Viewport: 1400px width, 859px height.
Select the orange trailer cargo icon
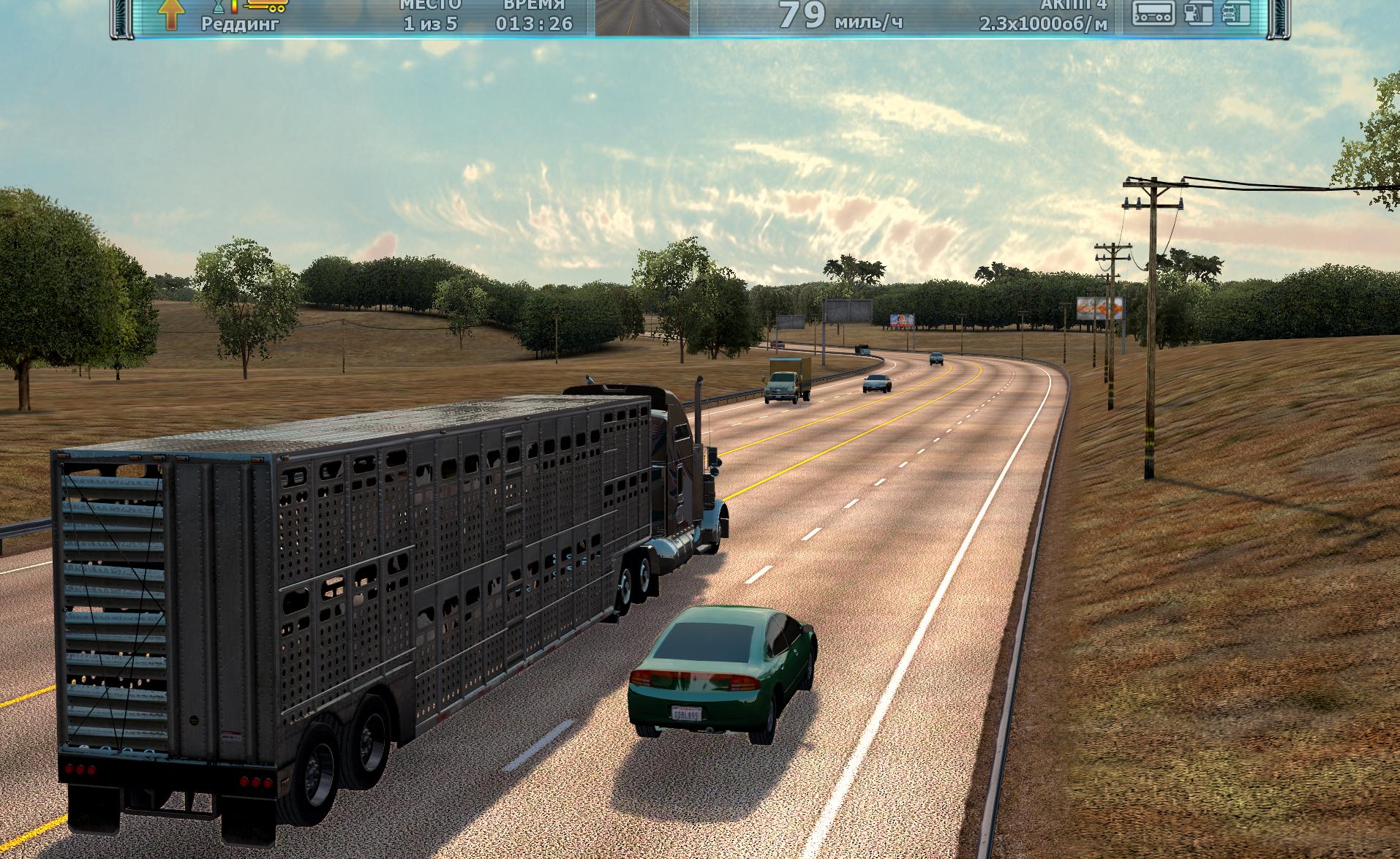[266, 6]
